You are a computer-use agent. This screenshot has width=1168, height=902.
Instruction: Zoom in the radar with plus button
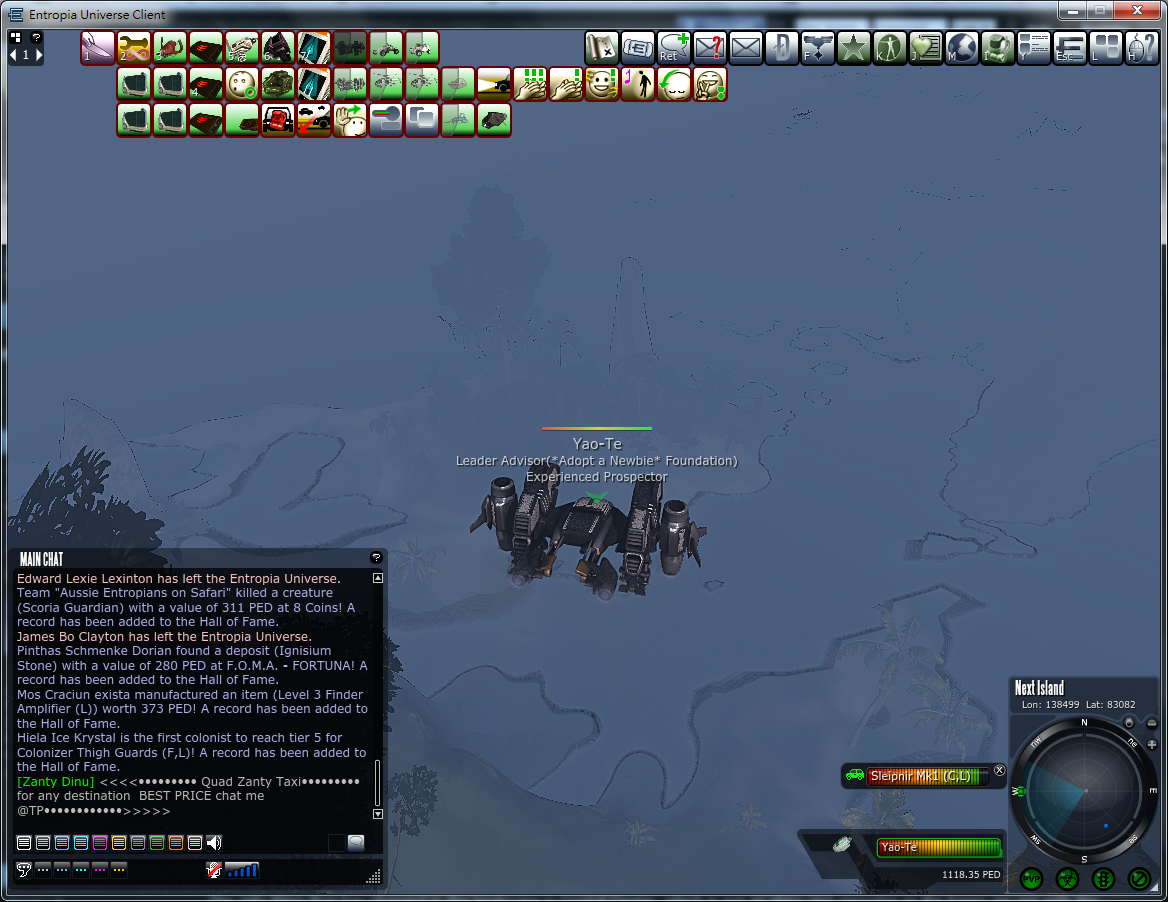pos(1152,744)
